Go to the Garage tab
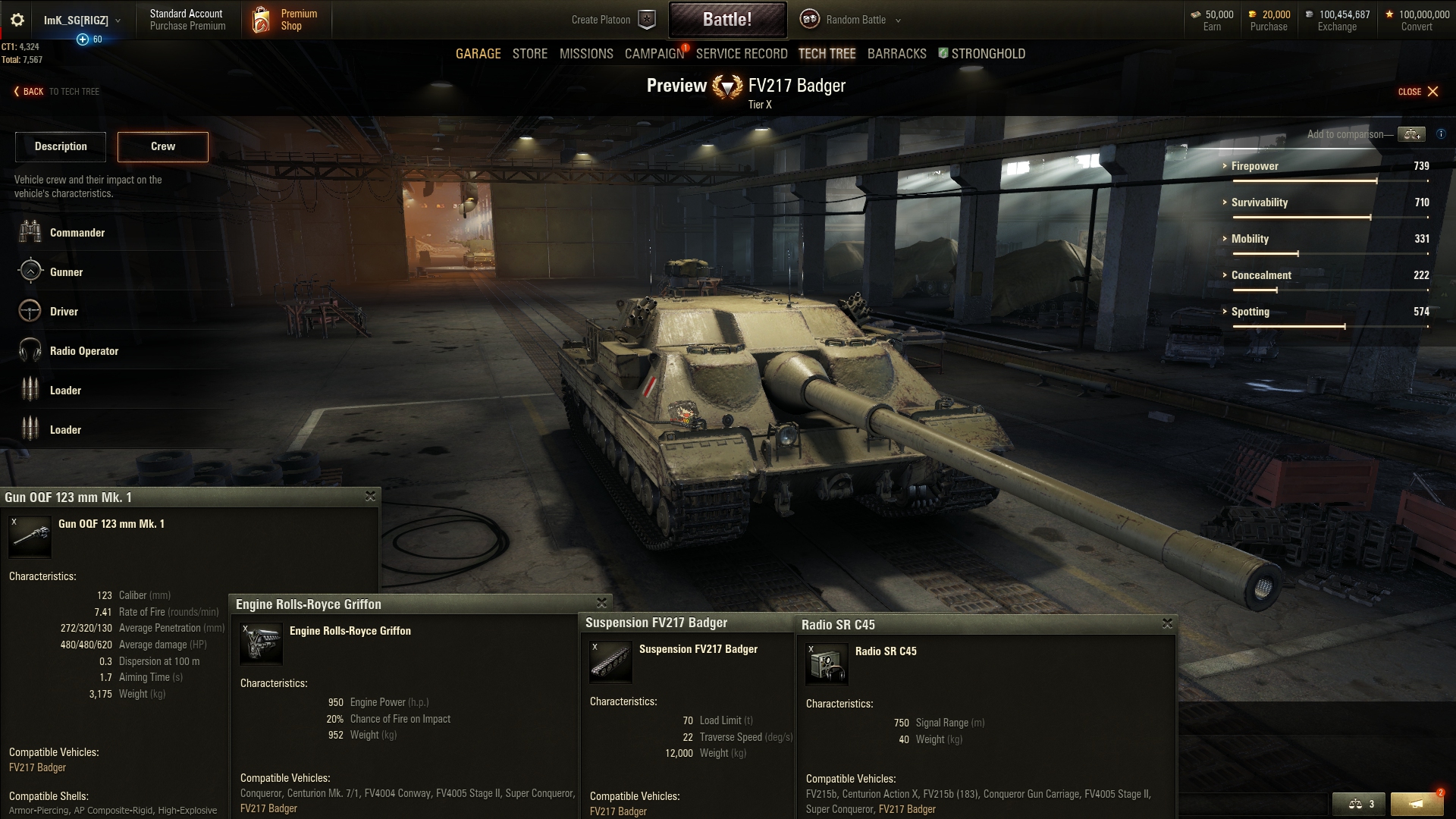The height and width of the screenshot is (819, 1456). pos(478,54)
